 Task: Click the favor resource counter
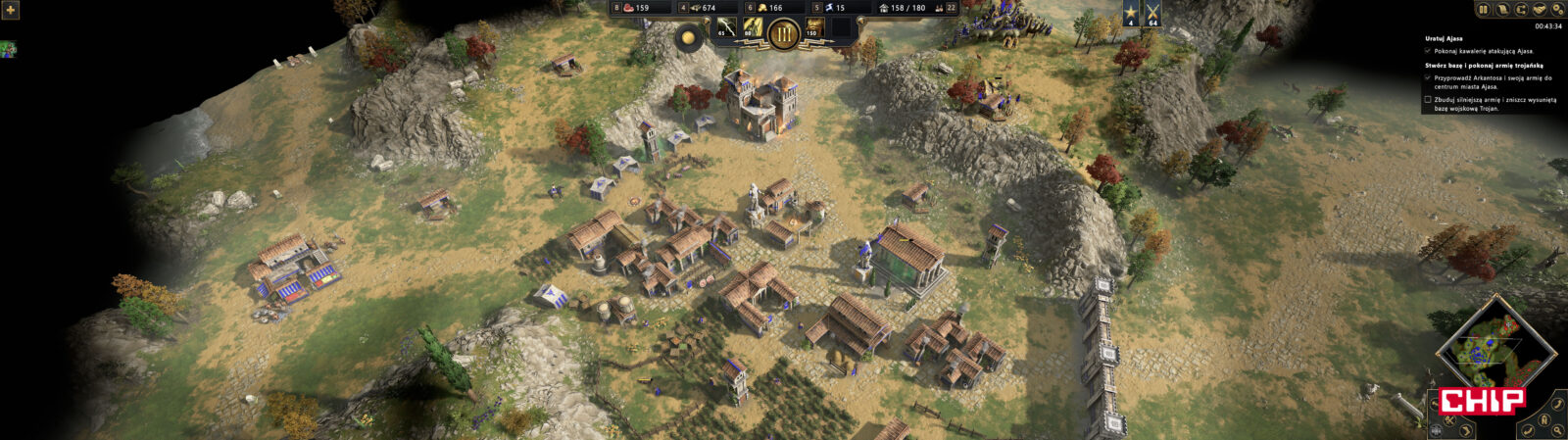coord(835,8)
